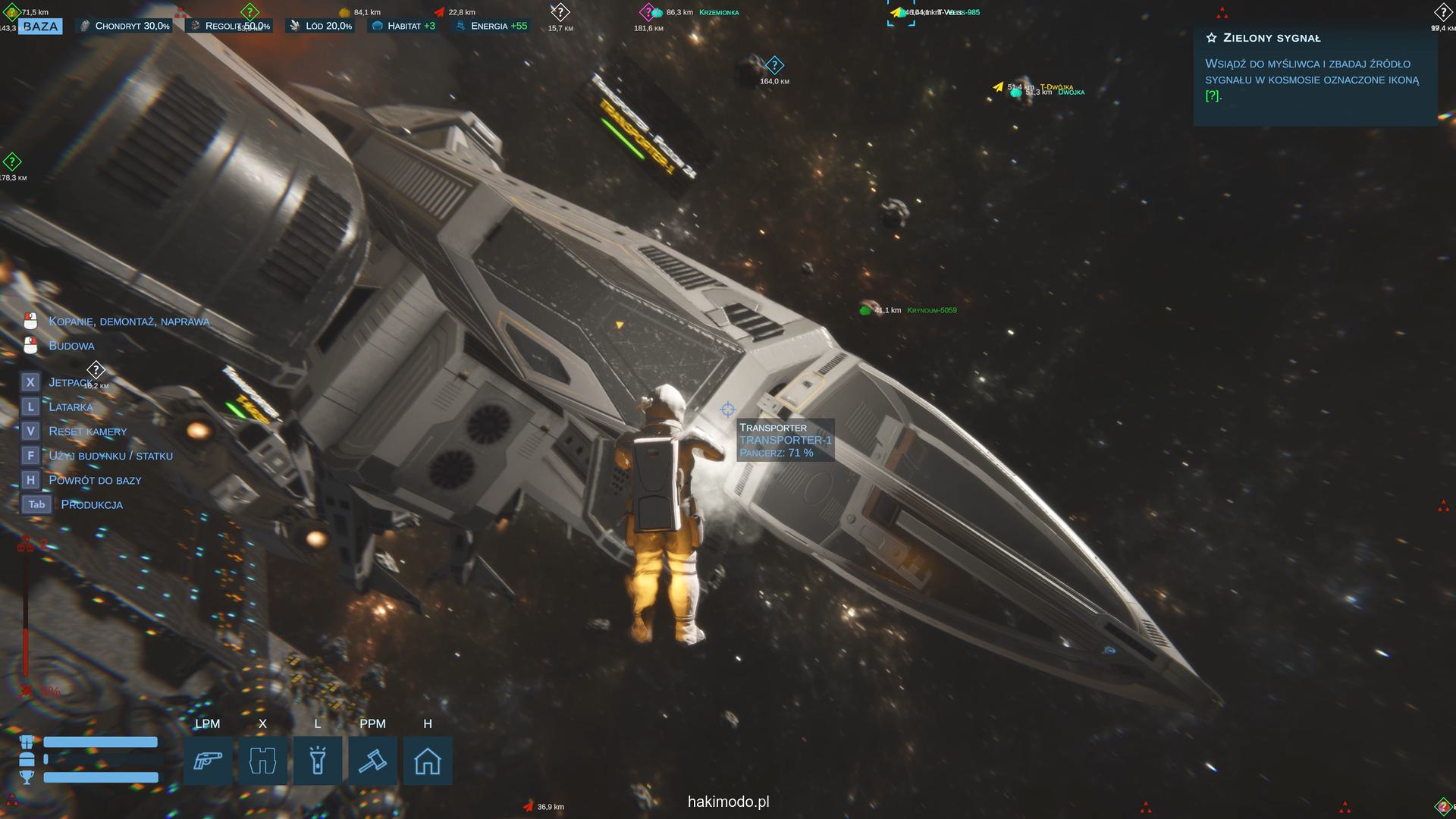
Task: Toggle the flashlight hotbar icon
Action: (318, 761)
